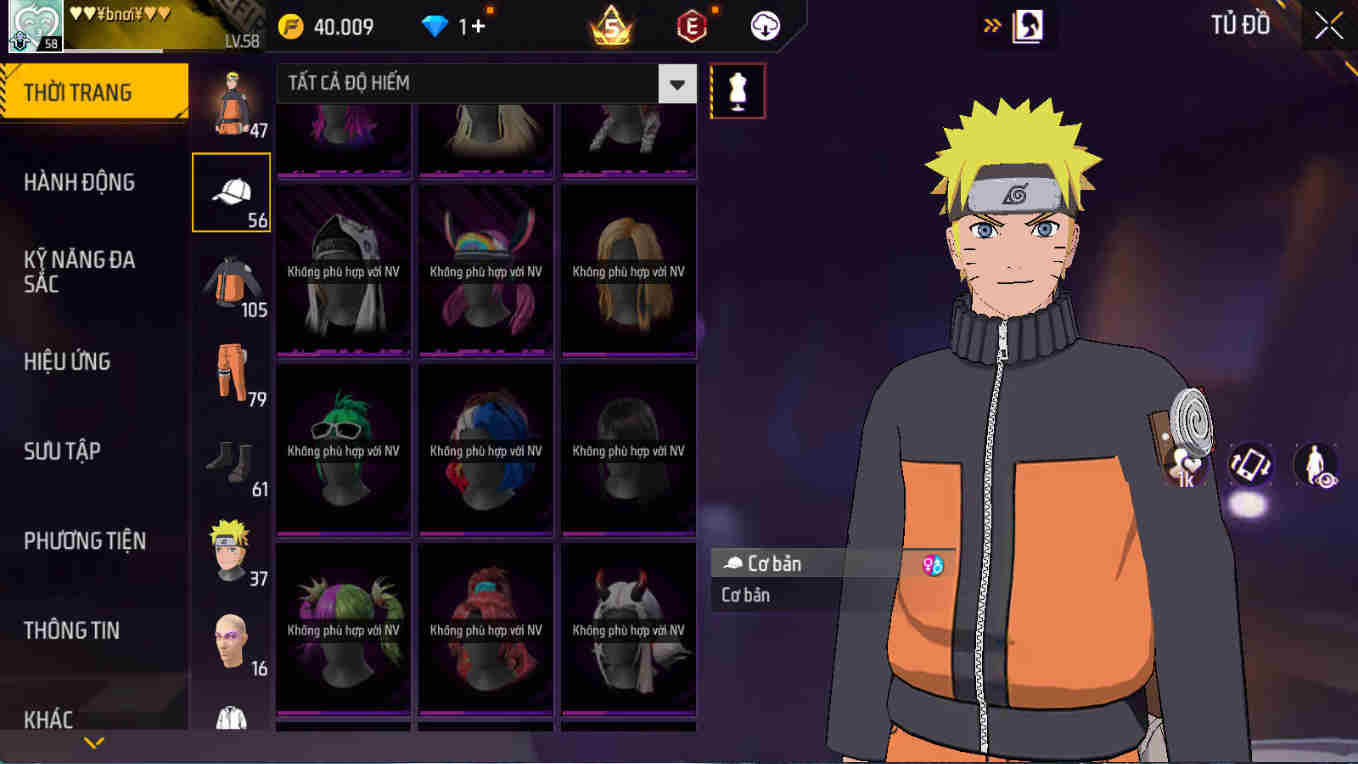Open the jacket category with 105 items
This screenshot has width=1358, height=764.
231,280
